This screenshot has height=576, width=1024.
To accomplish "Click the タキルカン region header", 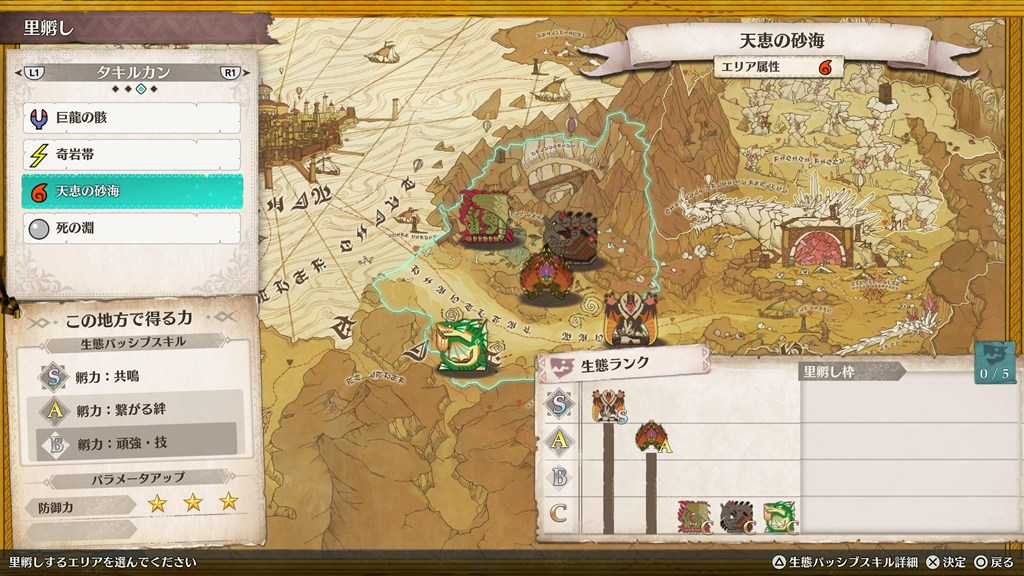I will tap(133, 73).
